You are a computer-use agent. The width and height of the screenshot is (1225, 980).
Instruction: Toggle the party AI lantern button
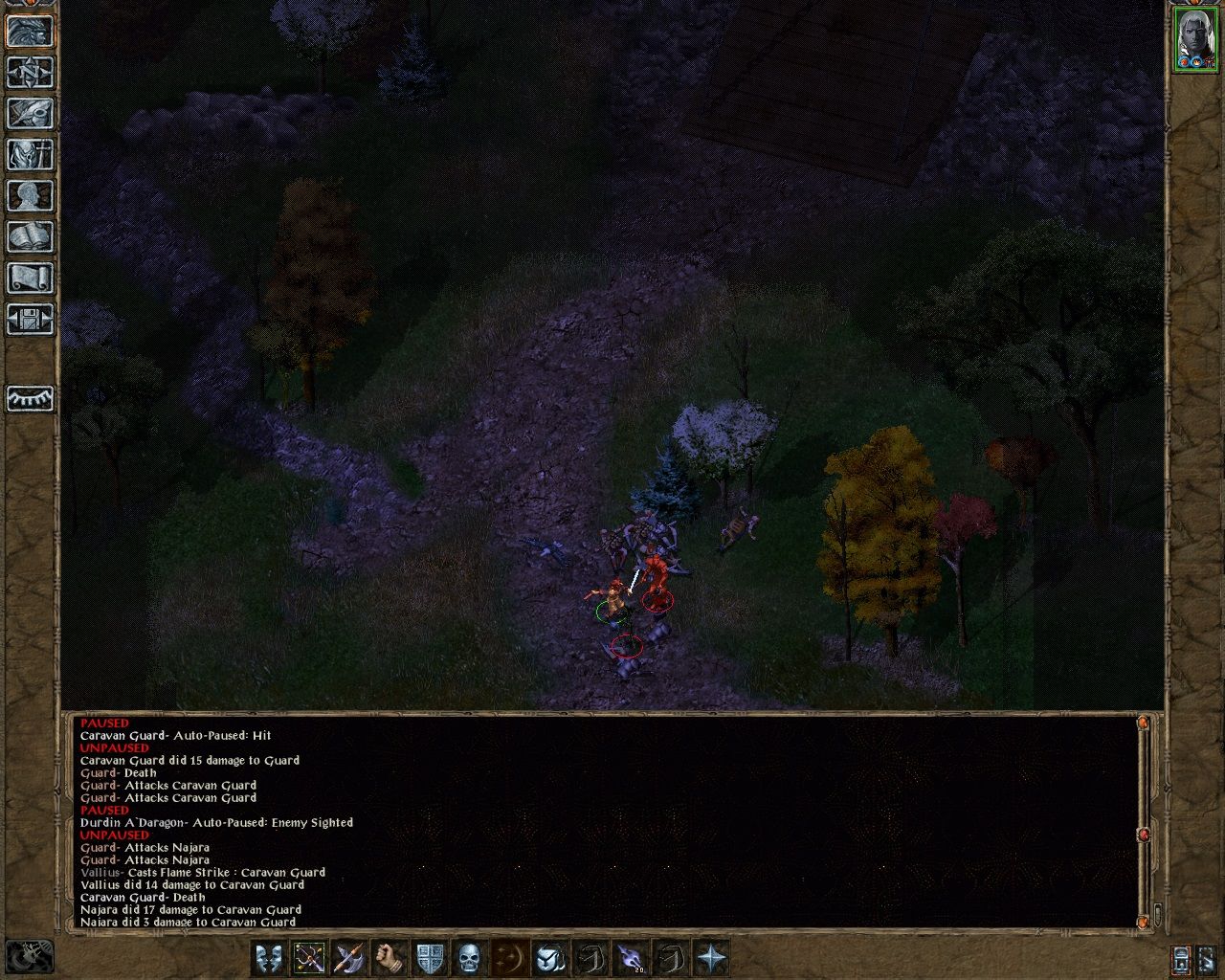[1182, 958]
